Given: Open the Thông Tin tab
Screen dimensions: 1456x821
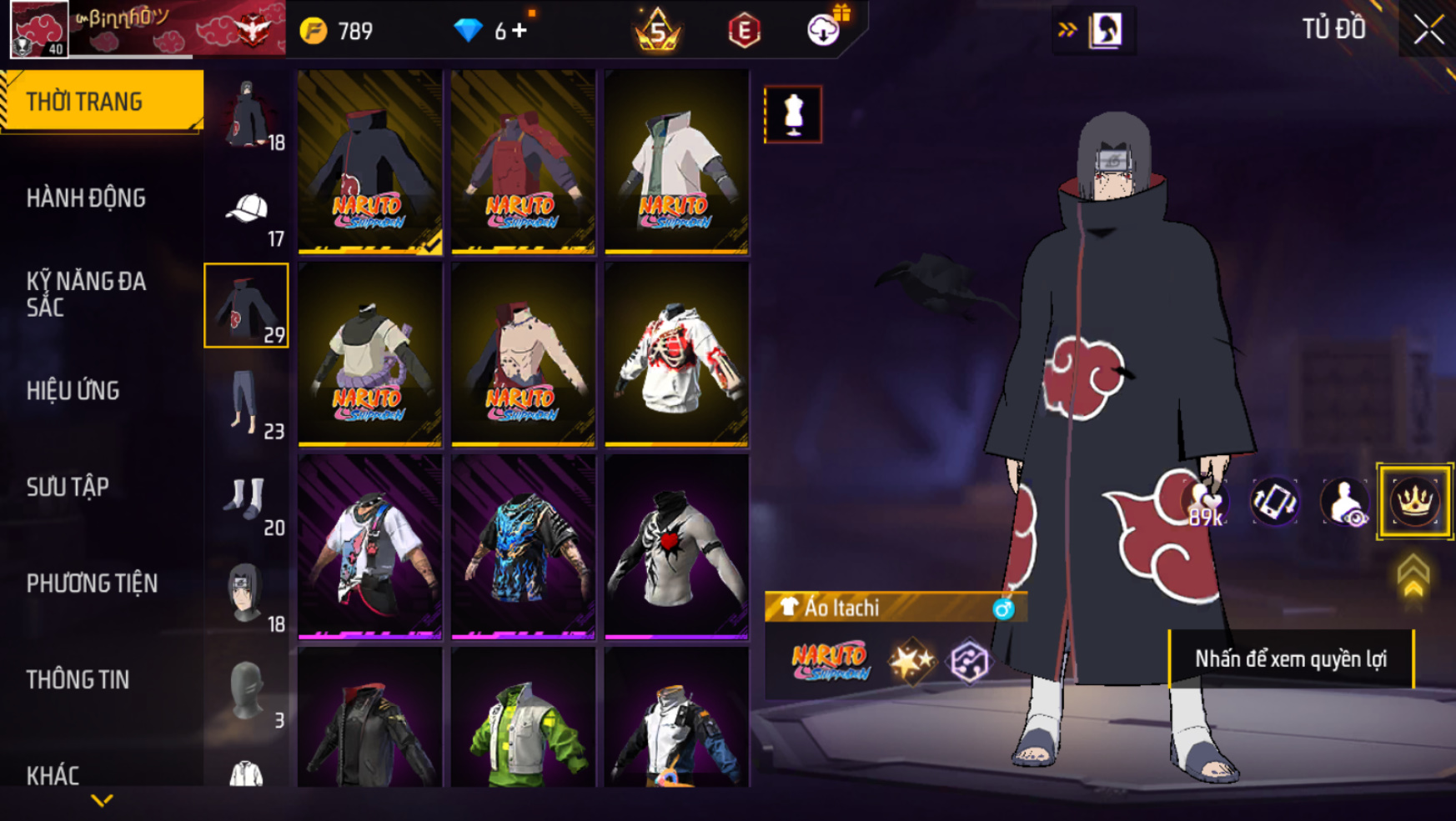Looking at the screenshot, I should [x=78, y=679].
